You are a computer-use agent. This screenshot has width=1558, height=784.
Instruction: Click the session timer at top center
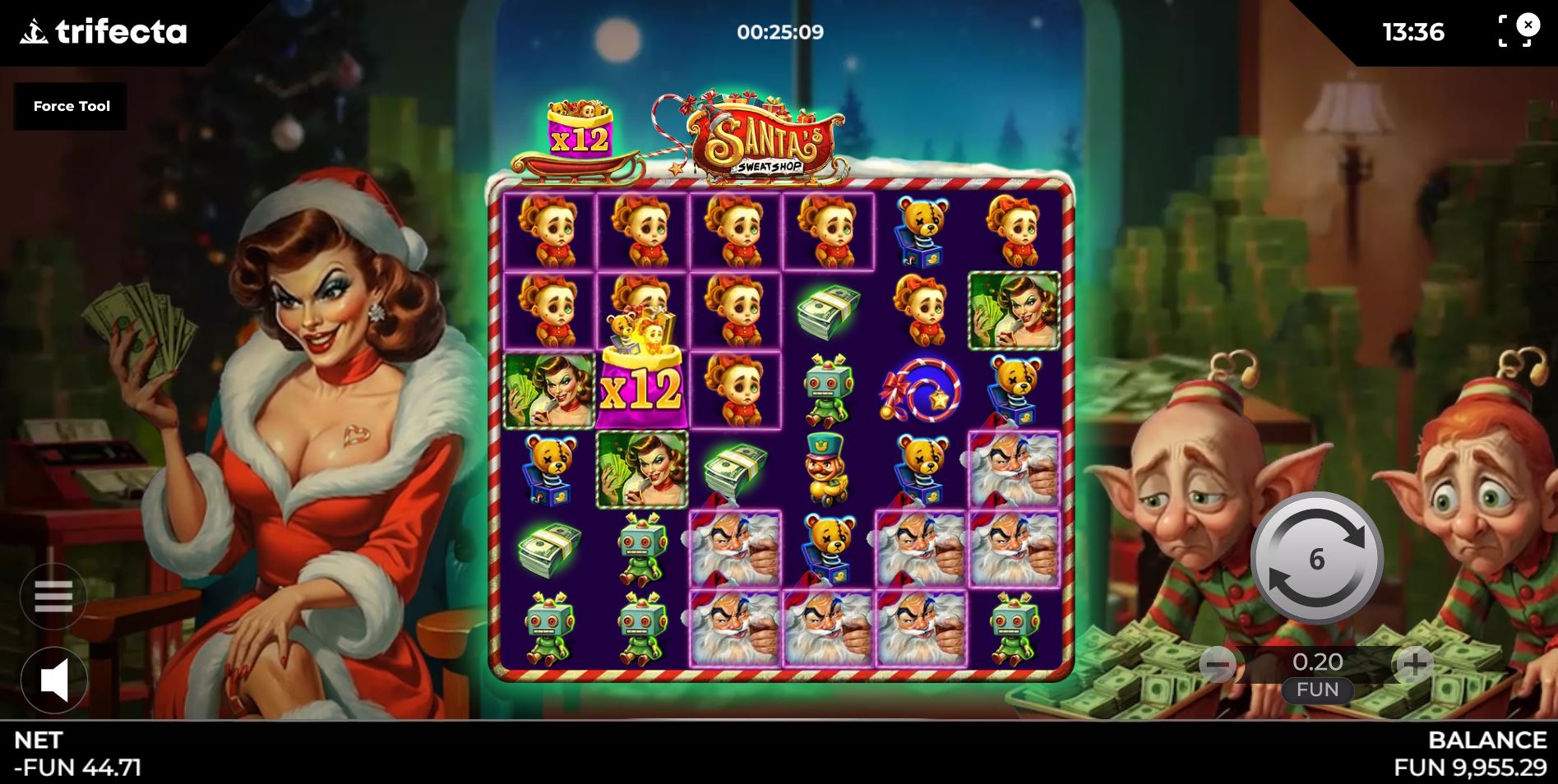coord(779,33)
